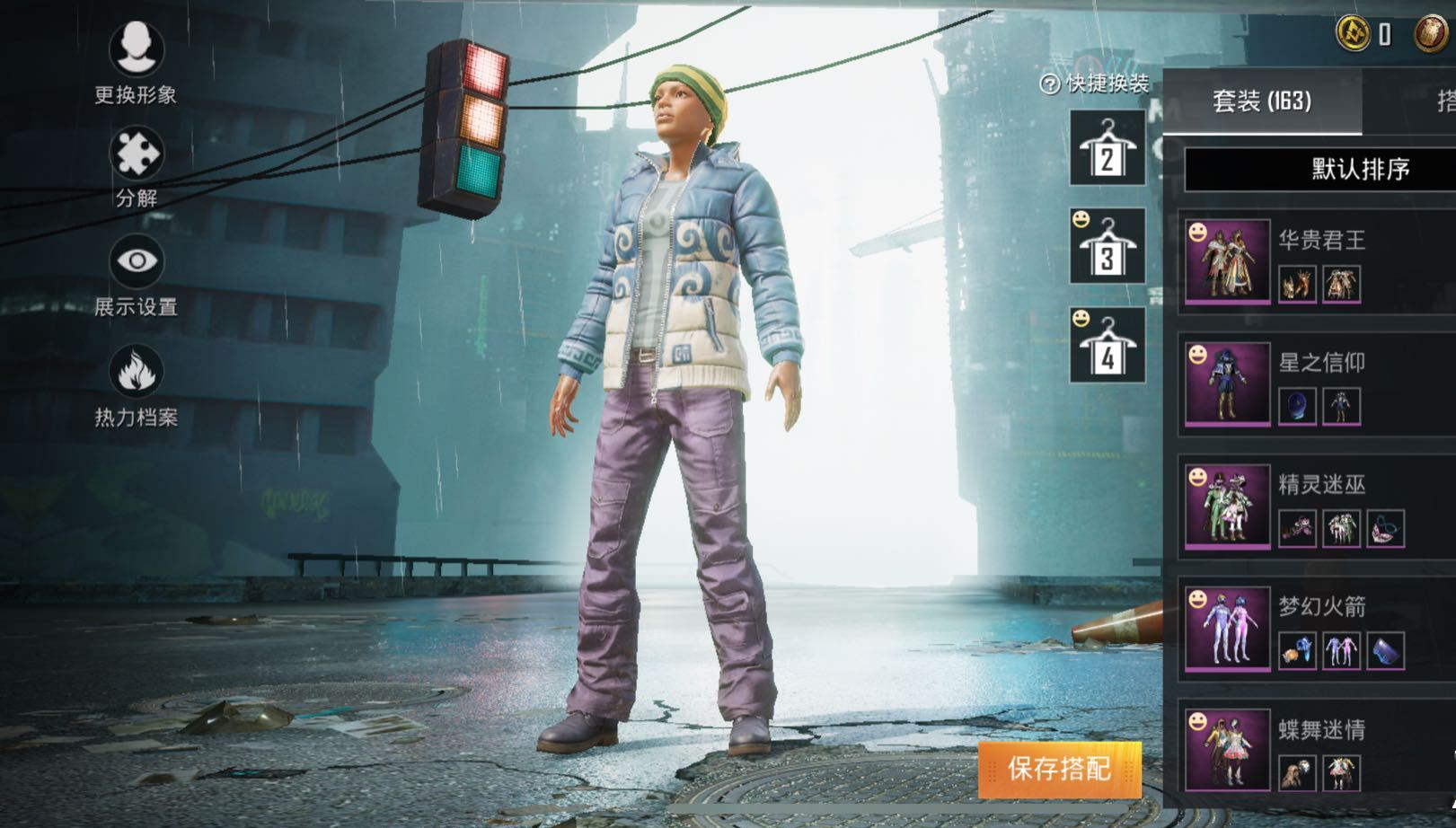Choose the 精灵迷巫 outfit set
This screenshot has height=828, width=1456.
pyautogui.click(x=1227, y=505)
